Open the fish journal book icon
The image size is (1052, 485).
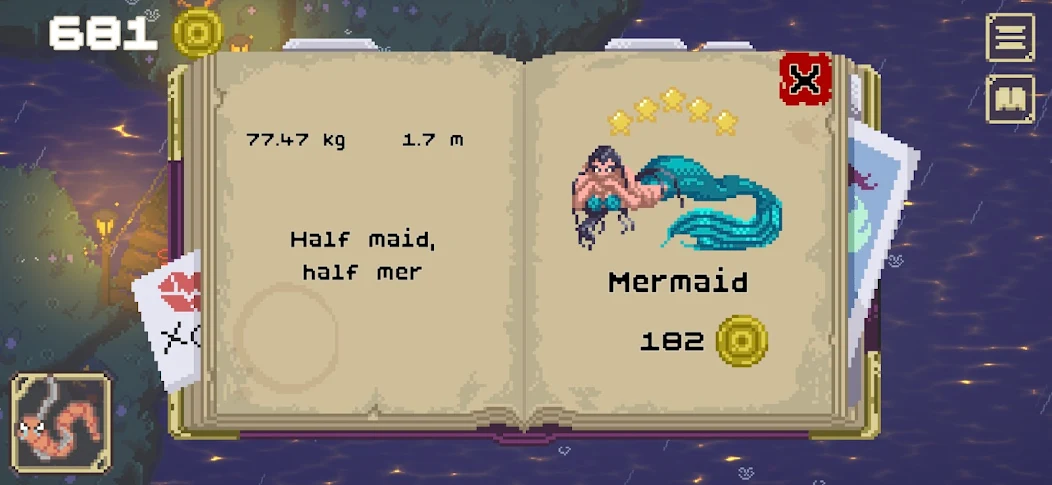point(1010,99)
